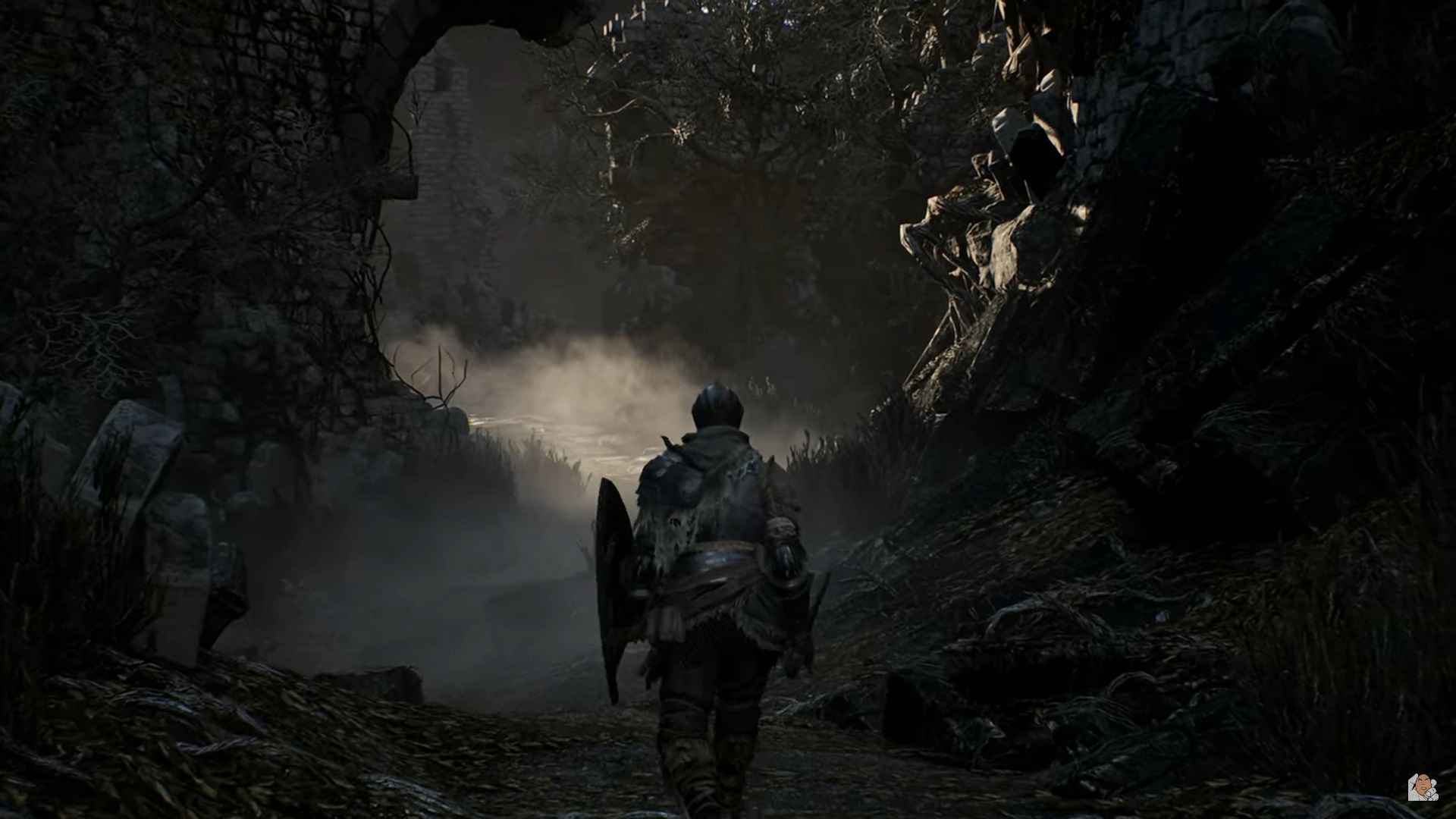The width and height of the screenshot is (1456, 819).
Task: Click the channel watermark cartoon face icon
Action: pos(1423,786)
